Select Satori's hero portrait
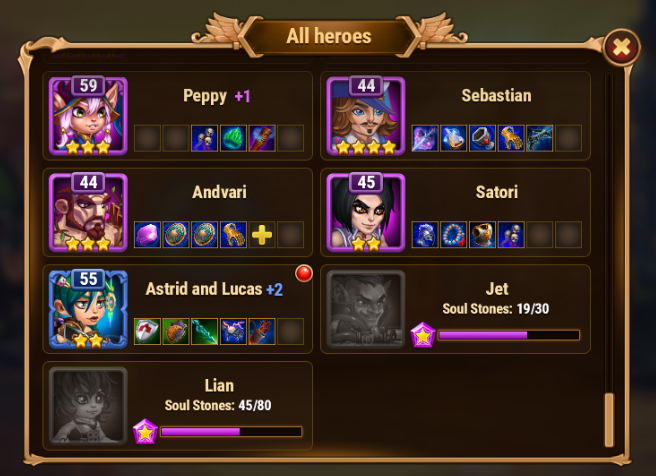 [x=366, y=212]
